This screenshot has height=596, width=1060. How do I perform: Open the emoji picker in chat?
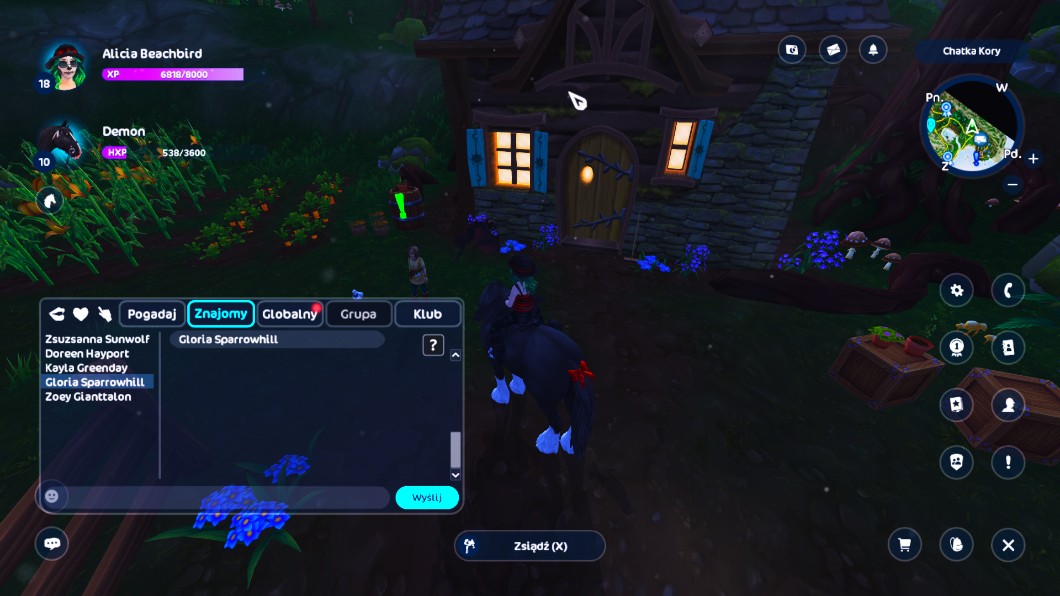coord(52,496)
